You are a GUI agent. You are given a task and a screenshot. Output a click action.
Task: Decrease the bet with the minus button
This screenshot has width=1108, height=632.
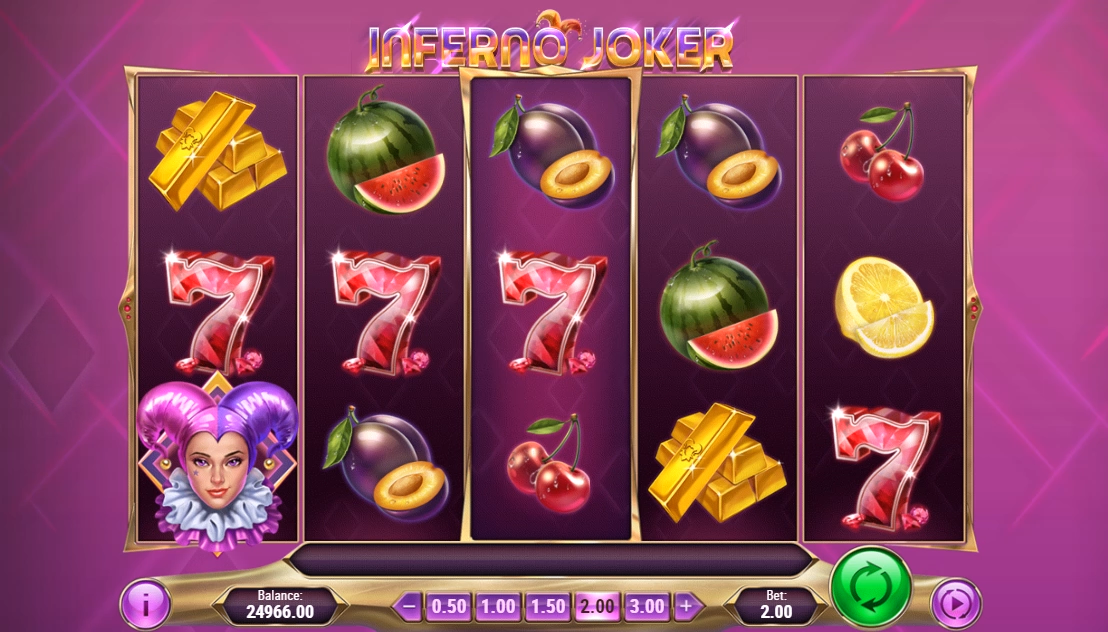click(x=408, y=606)
